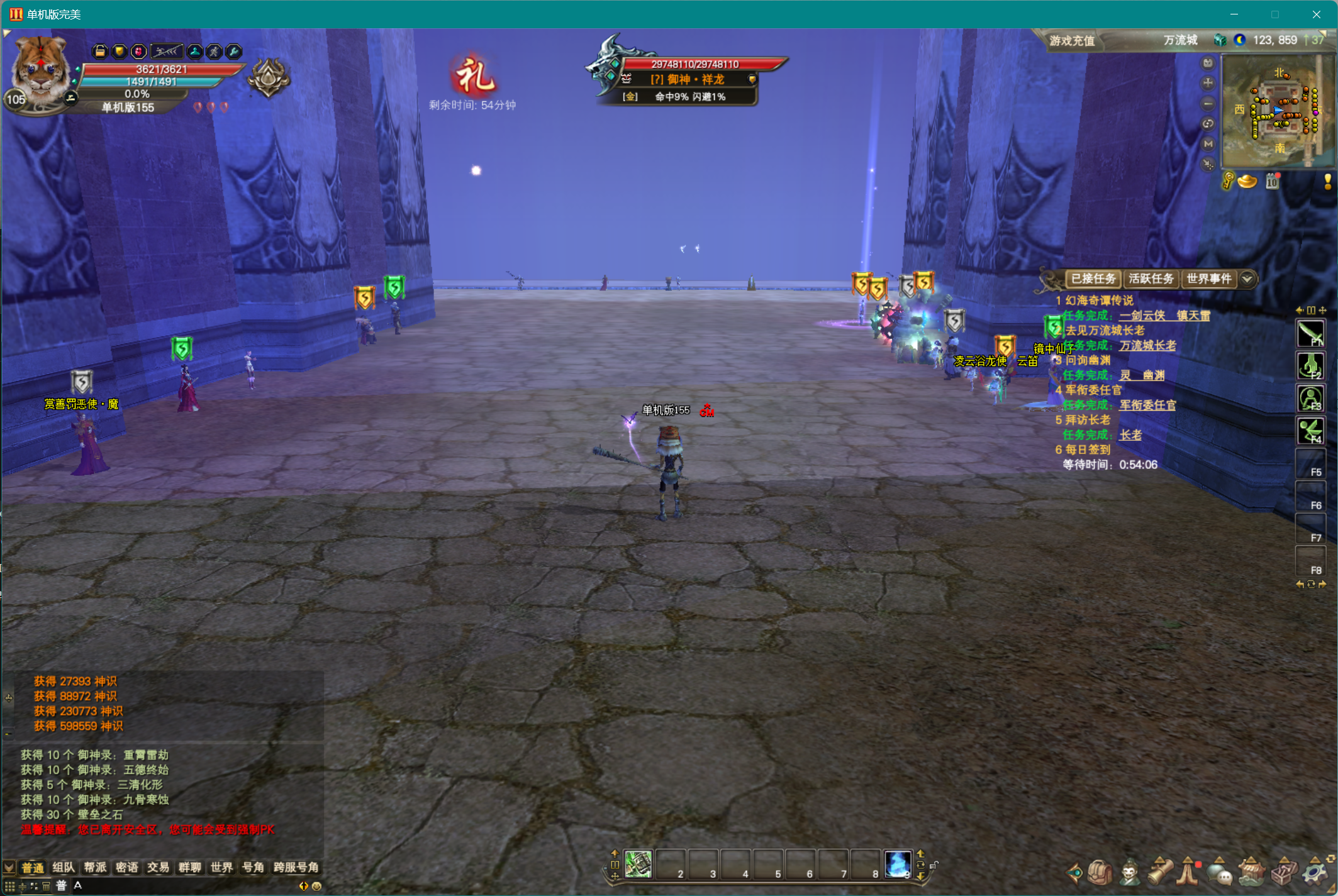Open the world map with the M button
Screen dimensions: 1338x896
(x=1207, y=144)
